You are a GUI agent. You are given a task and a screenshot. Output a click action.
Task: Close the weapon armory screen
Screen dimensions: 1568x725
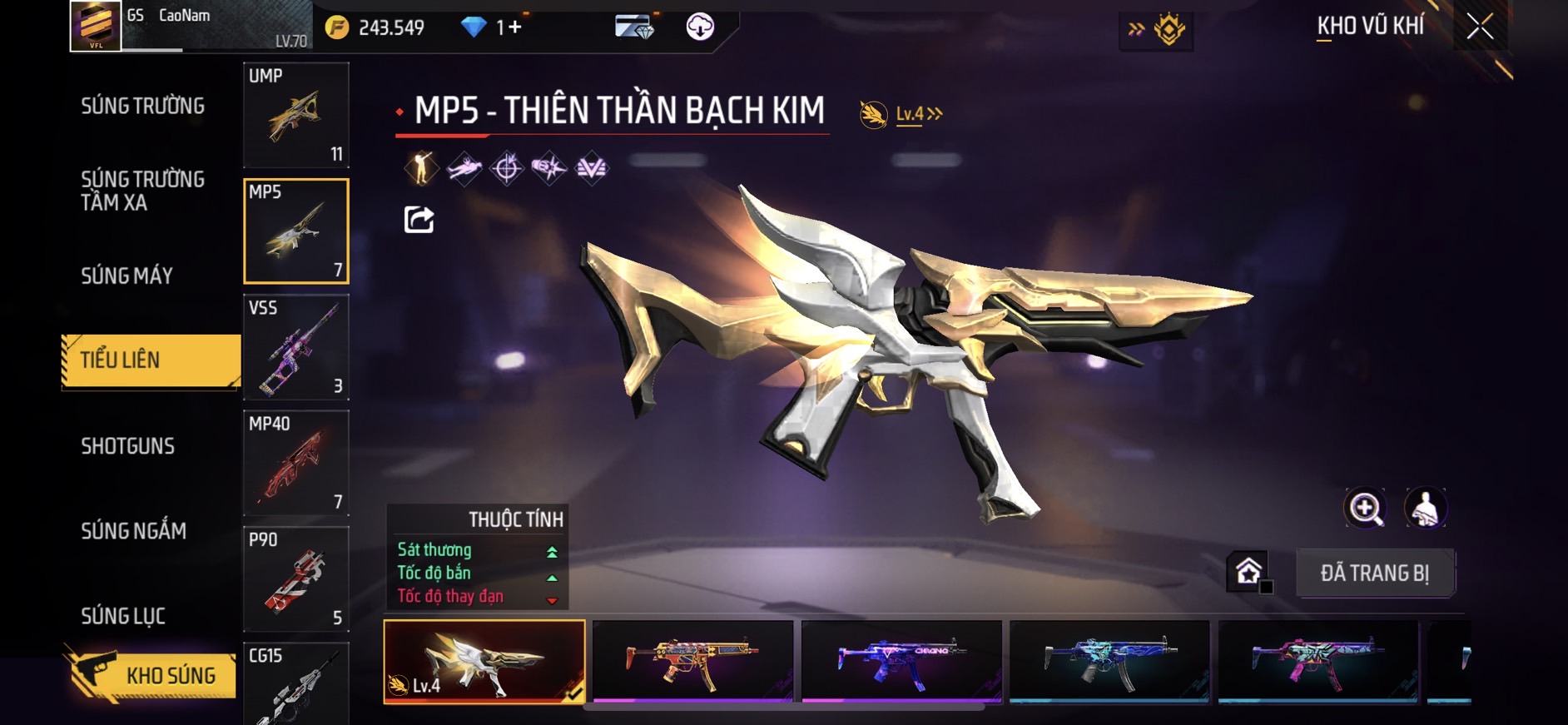click(1479, 27)
